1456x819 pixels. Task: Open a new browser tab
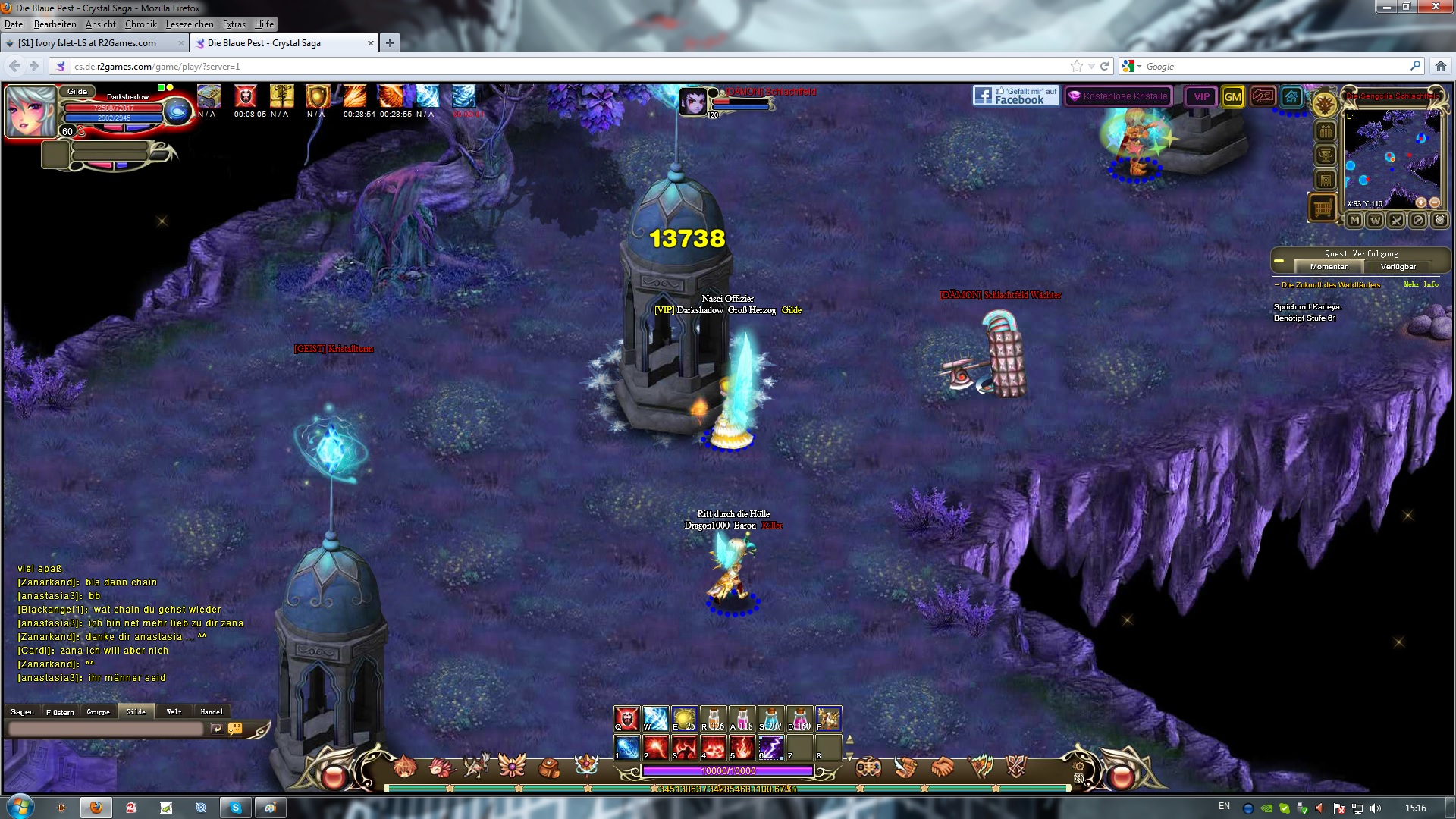(389, 43)
